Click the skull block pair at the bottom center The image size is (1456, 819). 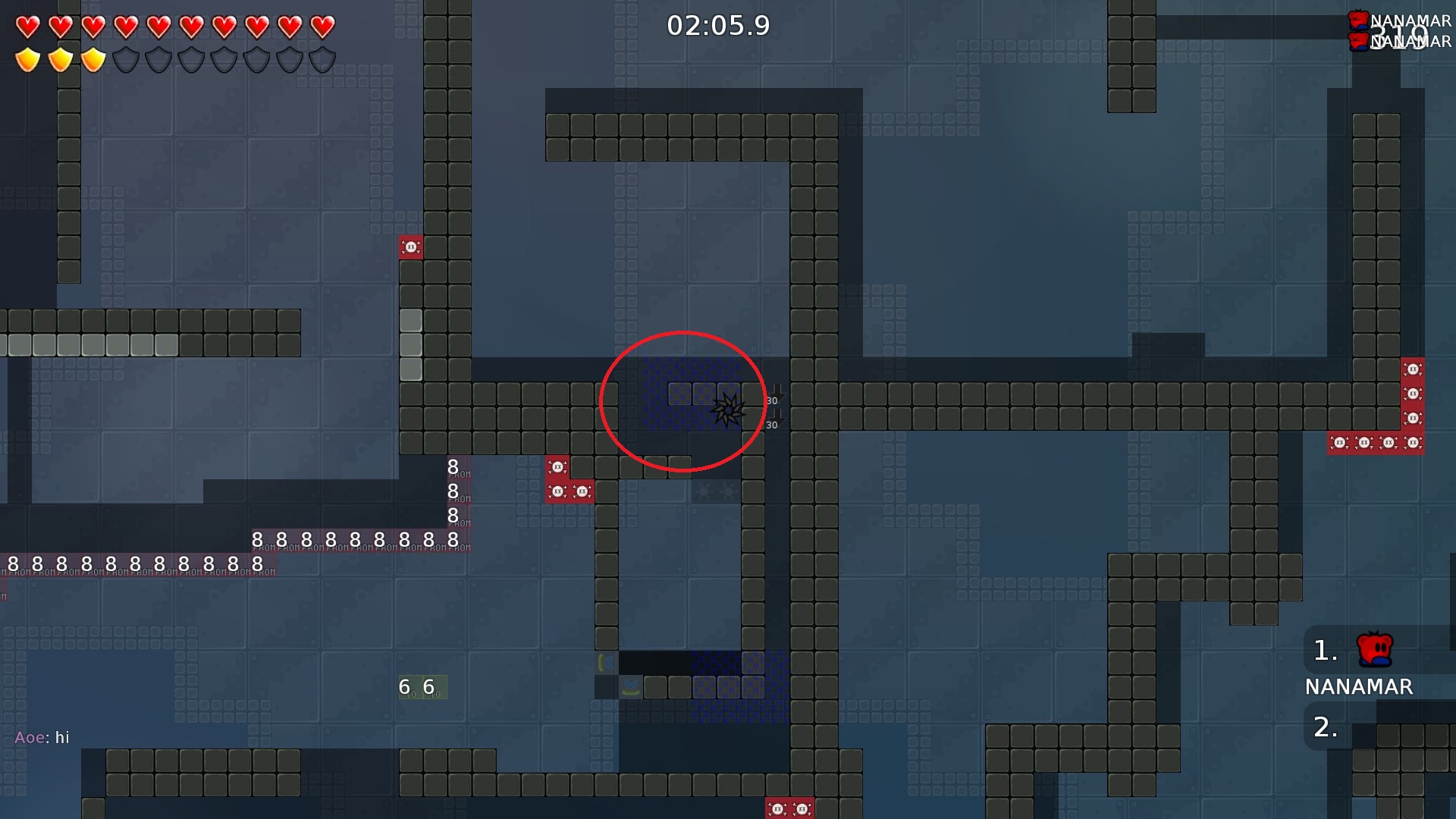coord(789,808)
